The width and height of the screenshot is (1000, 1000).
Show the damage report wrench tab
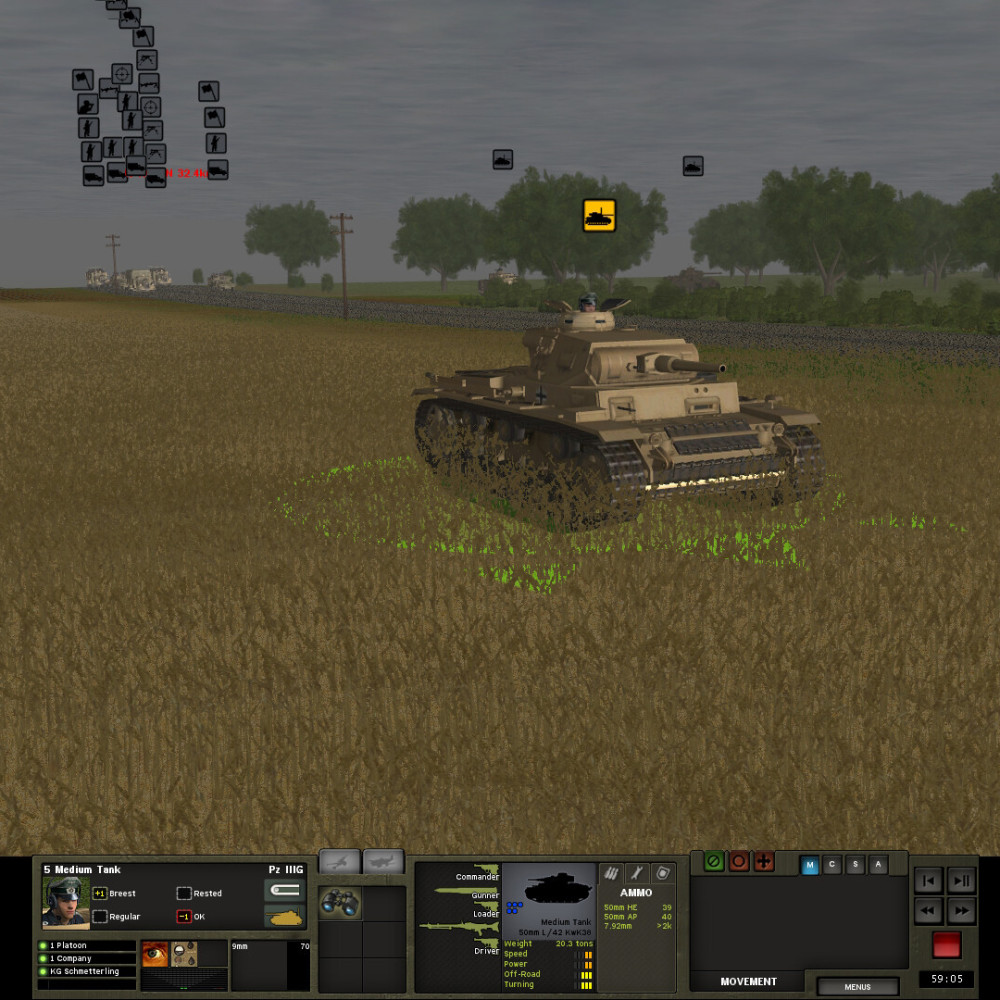pos(636,873)
